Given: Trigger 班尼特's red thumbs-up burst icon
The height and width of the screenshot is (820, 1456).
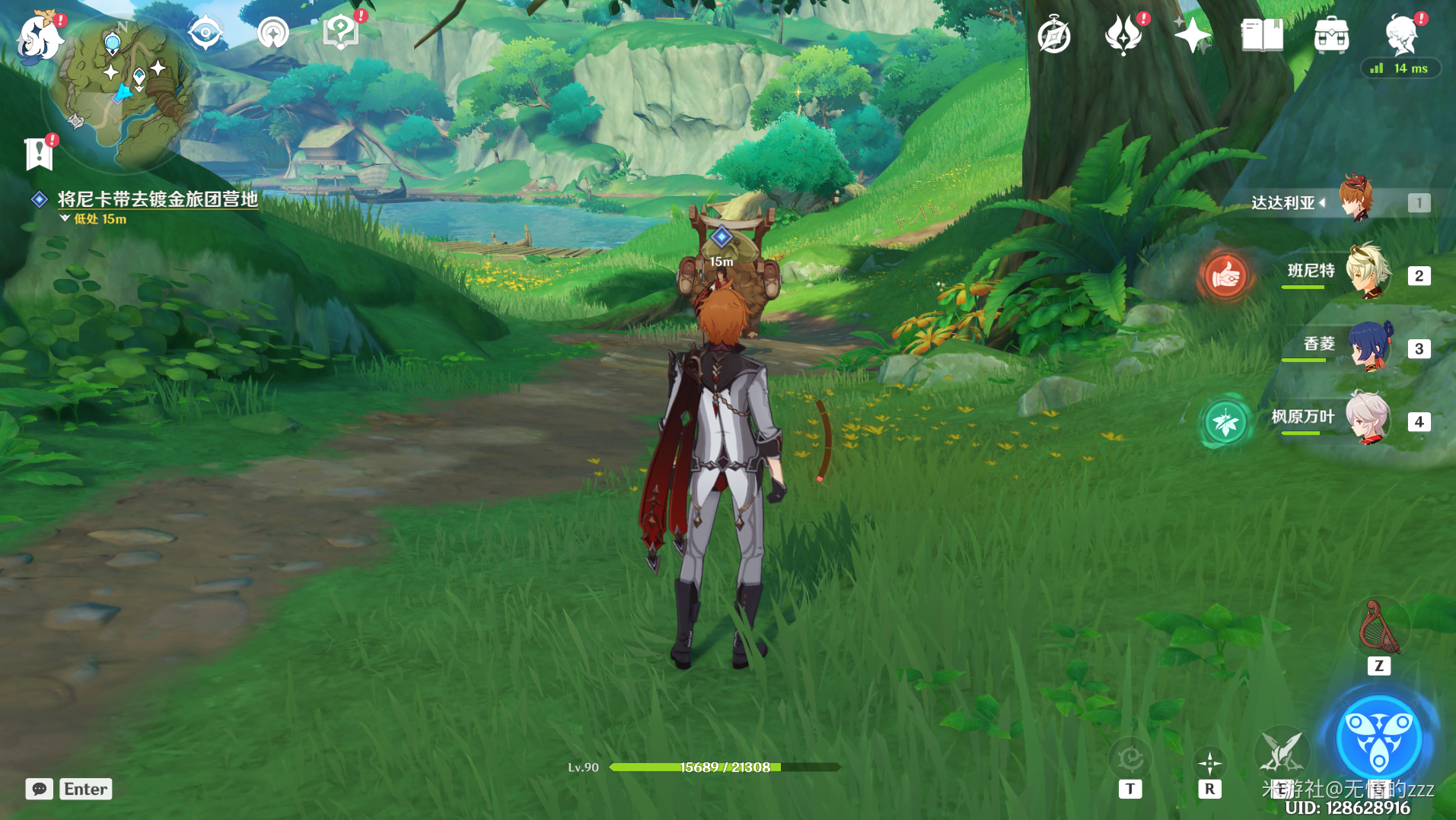Looking at the screenshot, I should [x=1225, y=275].
